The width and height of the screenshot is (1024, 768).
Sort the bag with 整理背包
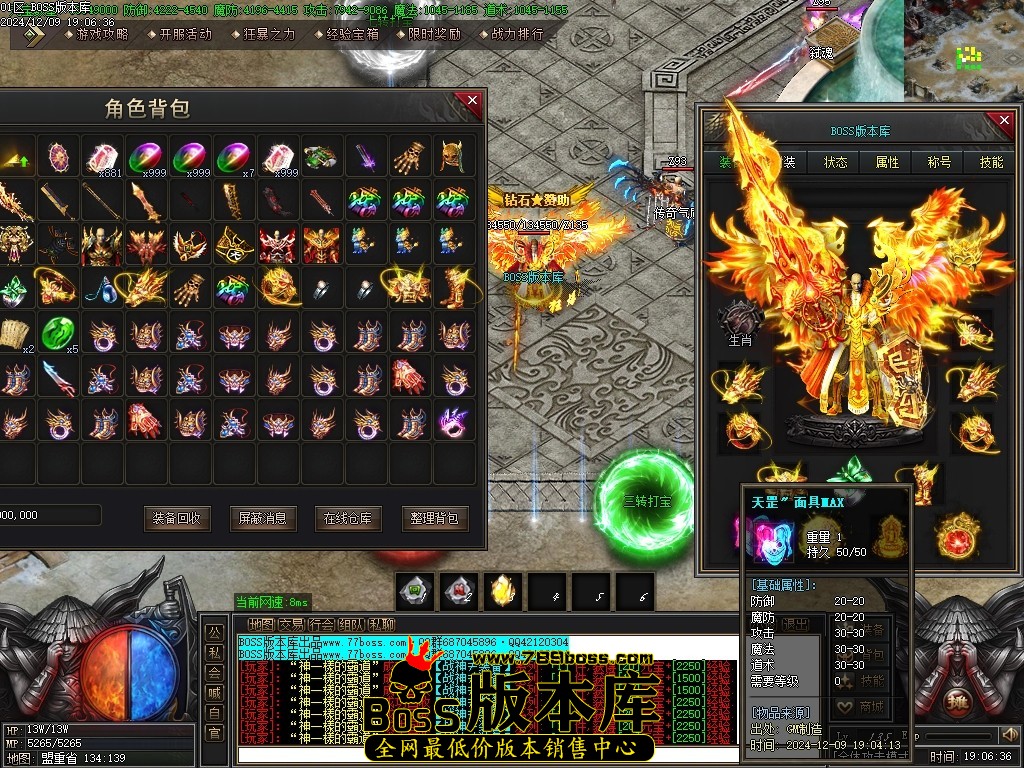[435, 517]
